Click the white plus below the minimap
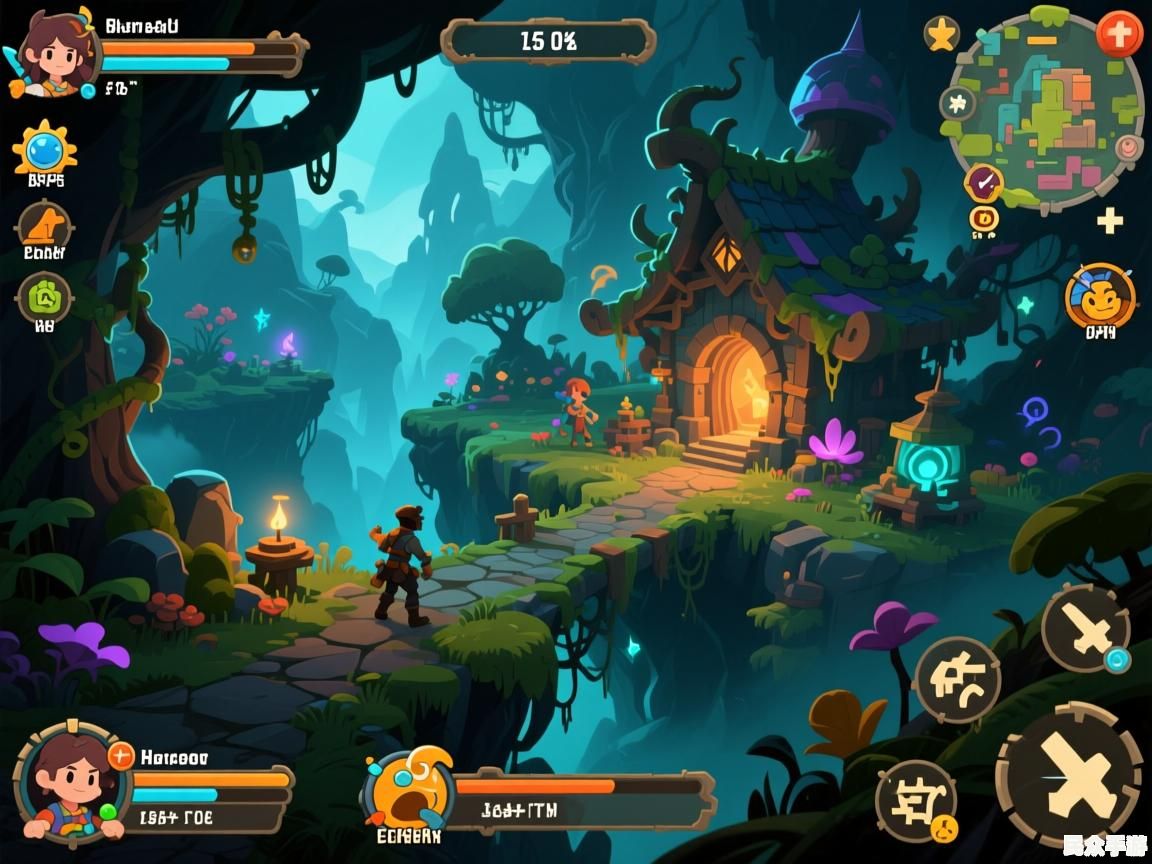This screenshot has height=864, width=1152. click(1110, 221)
